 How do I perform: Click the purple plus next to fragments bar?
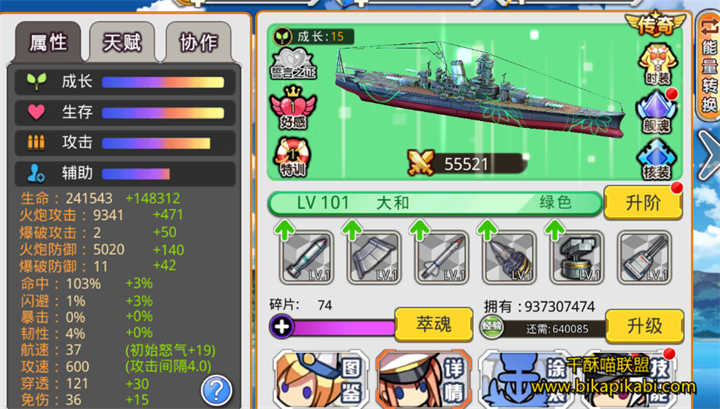[x=281, y=327]
